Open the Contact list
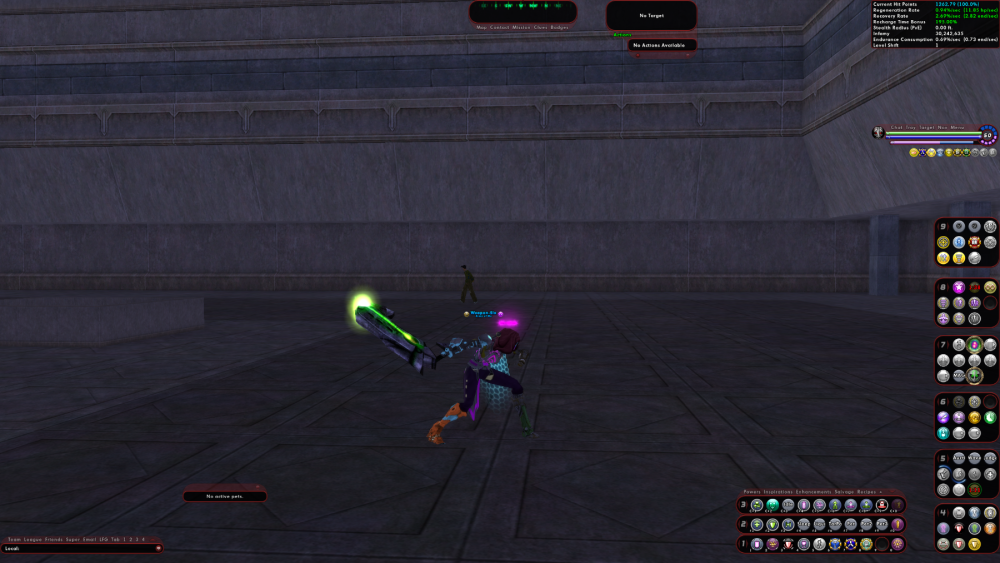This screenshot has width=1000, height=563. coord(498,27)
